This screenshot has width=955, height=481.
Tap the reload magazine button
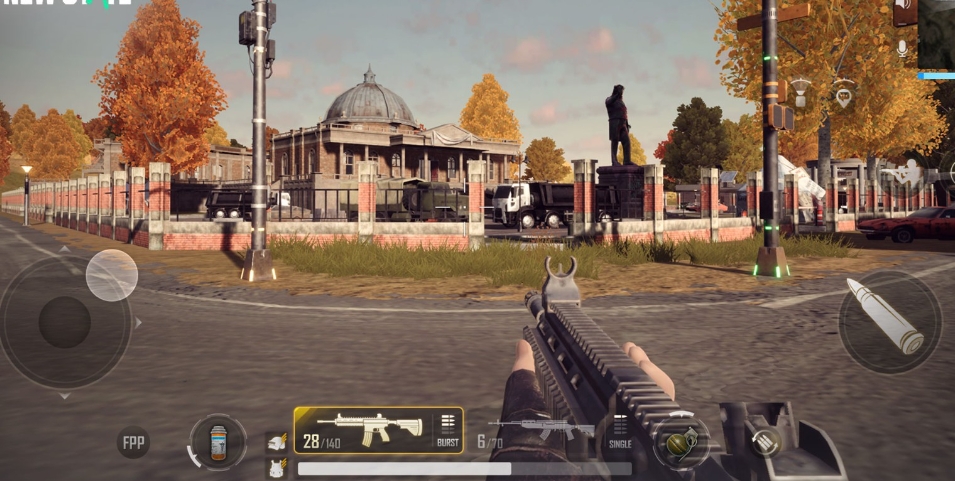pyautogui.click(x=767, y=441)
